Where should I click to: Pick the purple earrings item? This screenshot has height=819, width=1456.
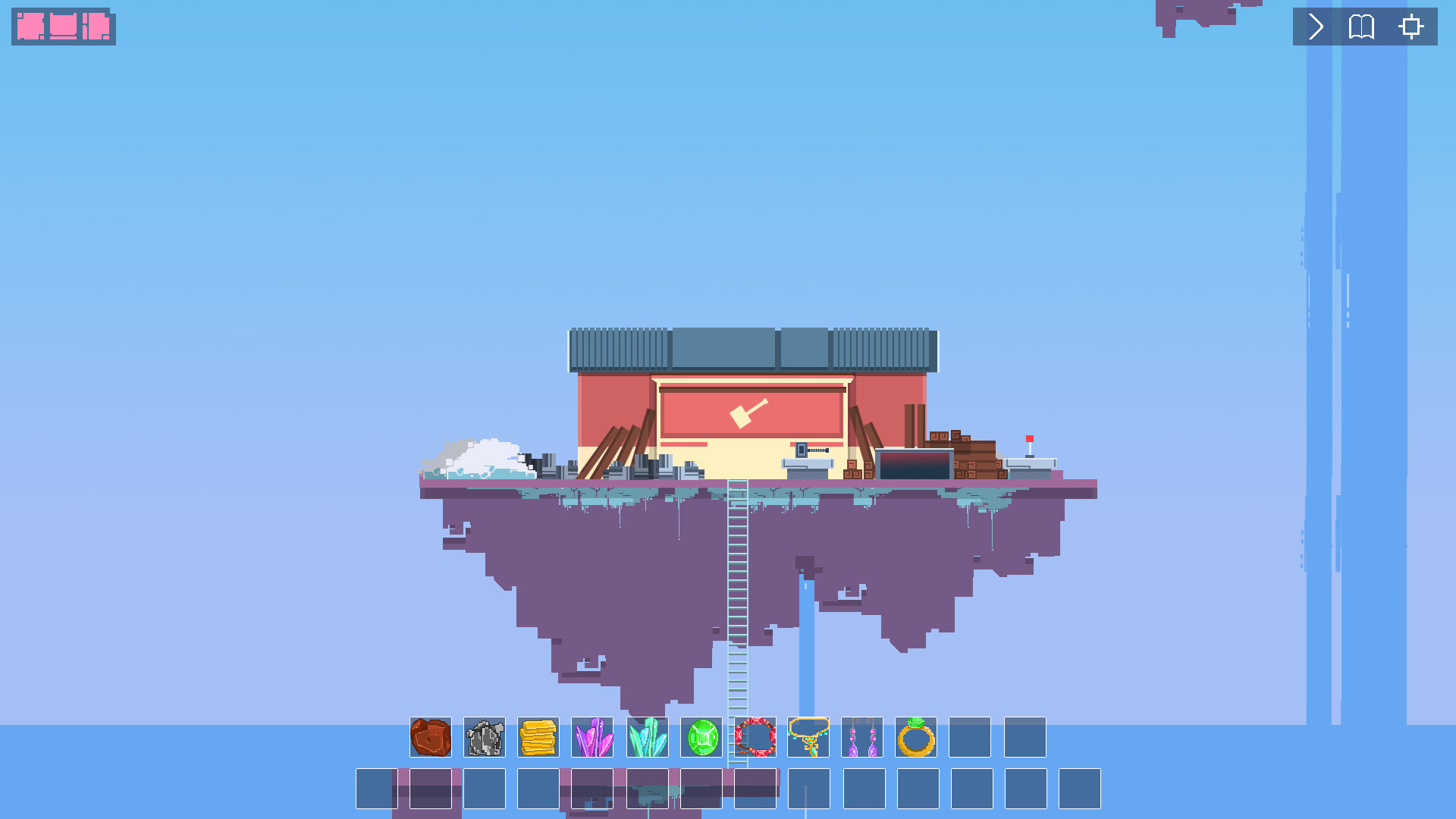(863, 738)
